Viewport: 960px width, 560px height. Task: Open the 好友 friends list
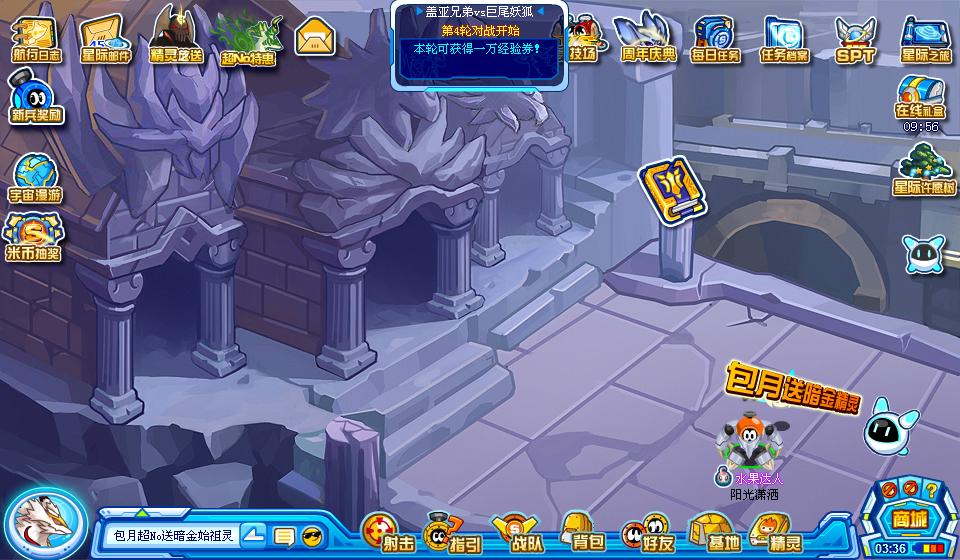coord(648,530)
